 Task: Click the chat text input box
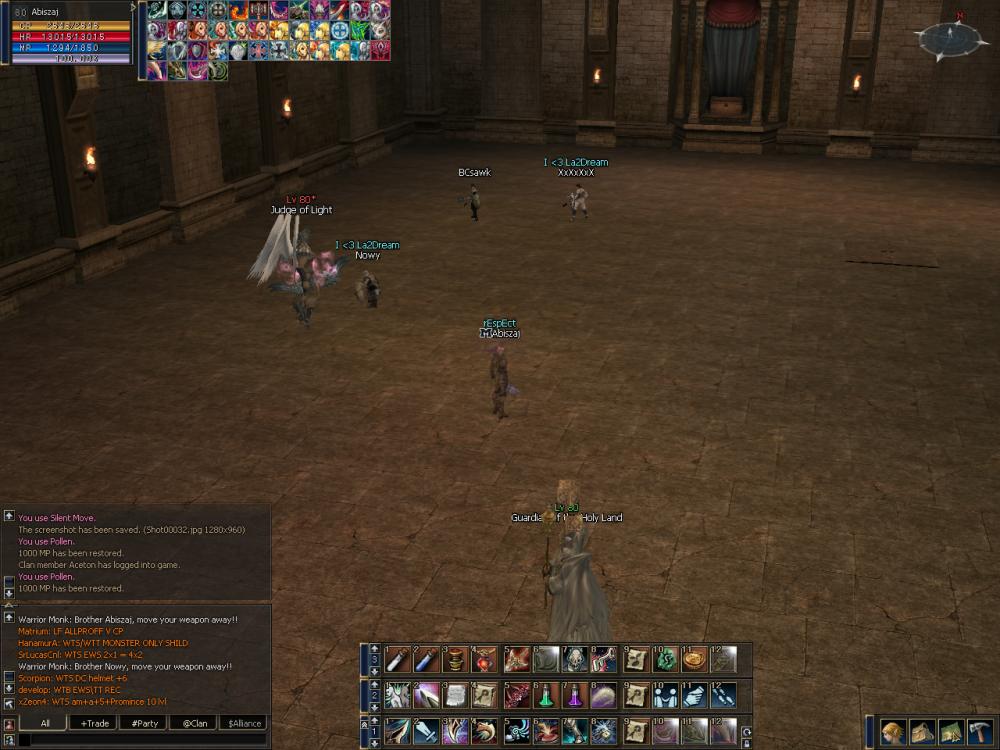[140, 740]
